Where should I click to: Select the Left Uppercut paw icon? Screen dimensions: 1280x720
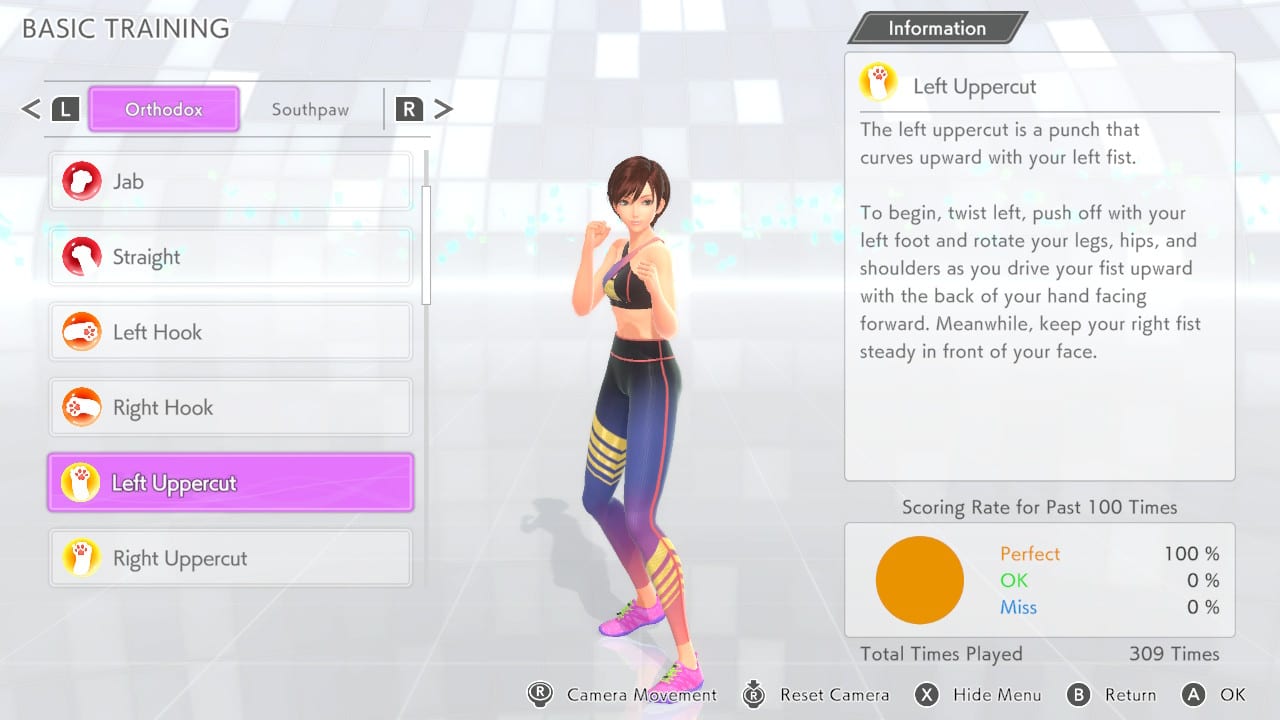82,482
